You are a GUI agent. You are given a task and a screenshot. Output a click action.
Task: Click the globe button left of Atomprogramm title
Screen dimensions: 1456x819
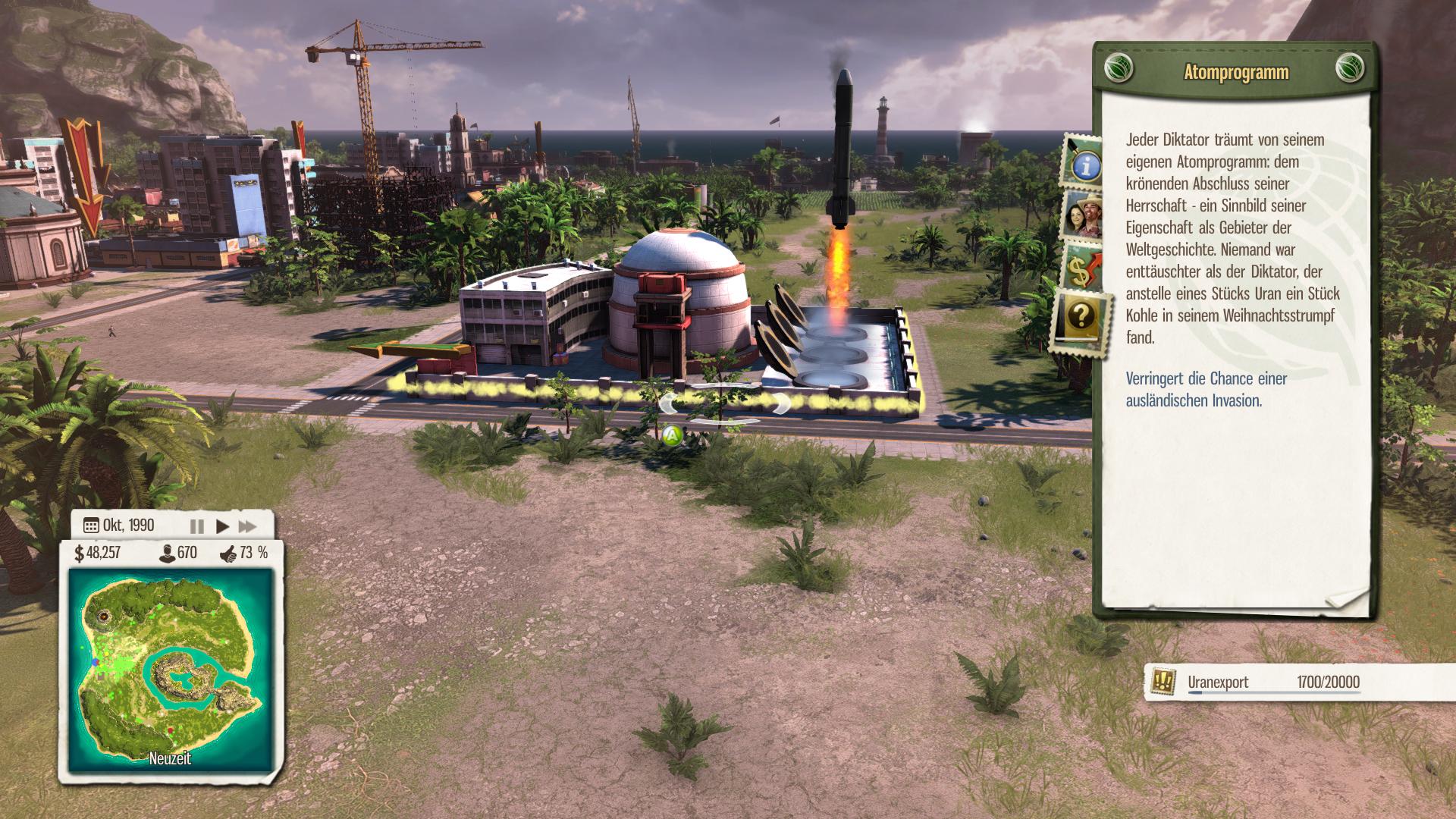(1119, 67)
